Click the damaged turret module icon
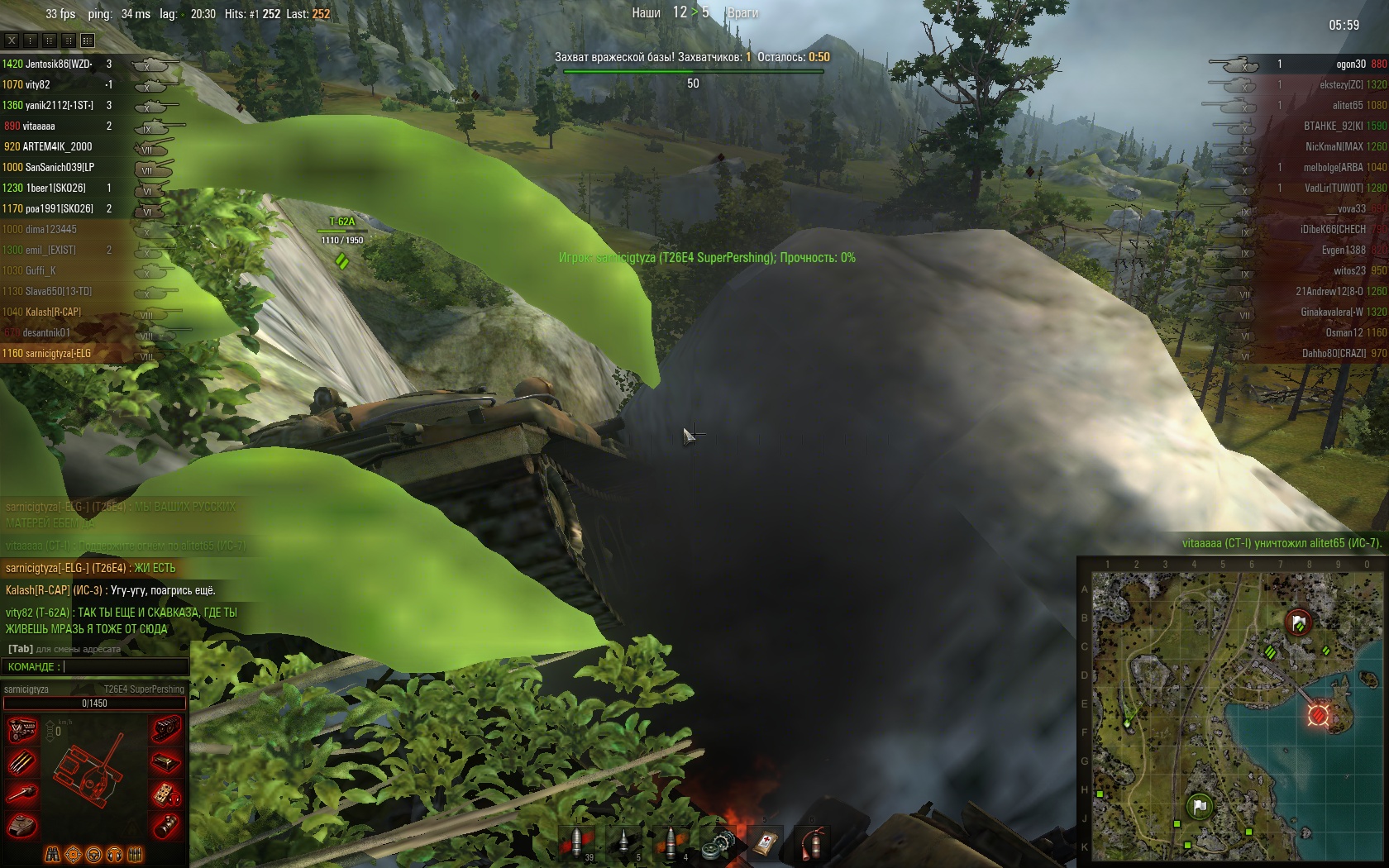 click(22, 825)
